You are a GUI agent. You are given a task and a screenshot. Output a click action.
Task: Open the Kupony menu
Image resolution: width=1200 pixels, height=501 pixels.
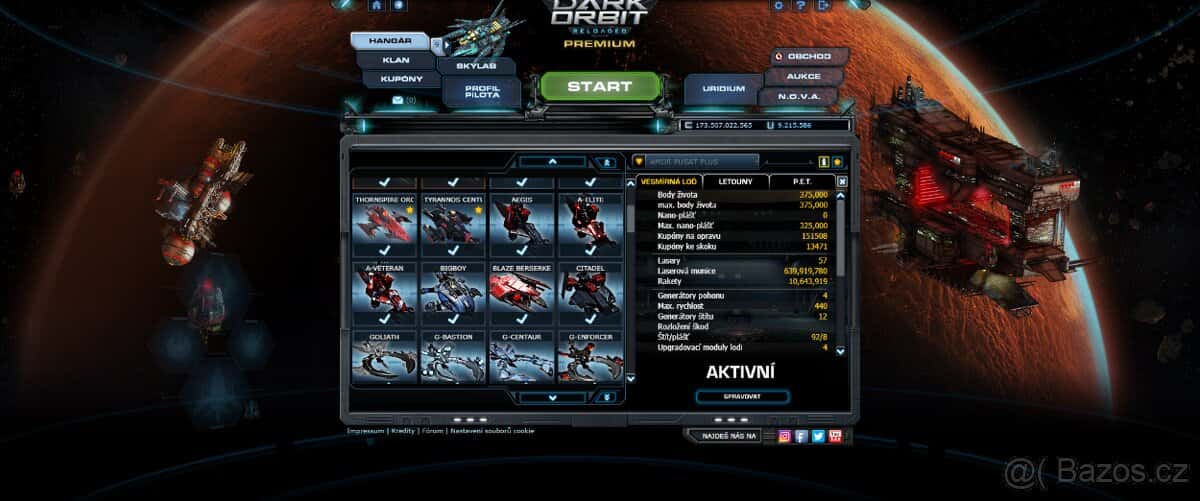click(x=401, y=79)
